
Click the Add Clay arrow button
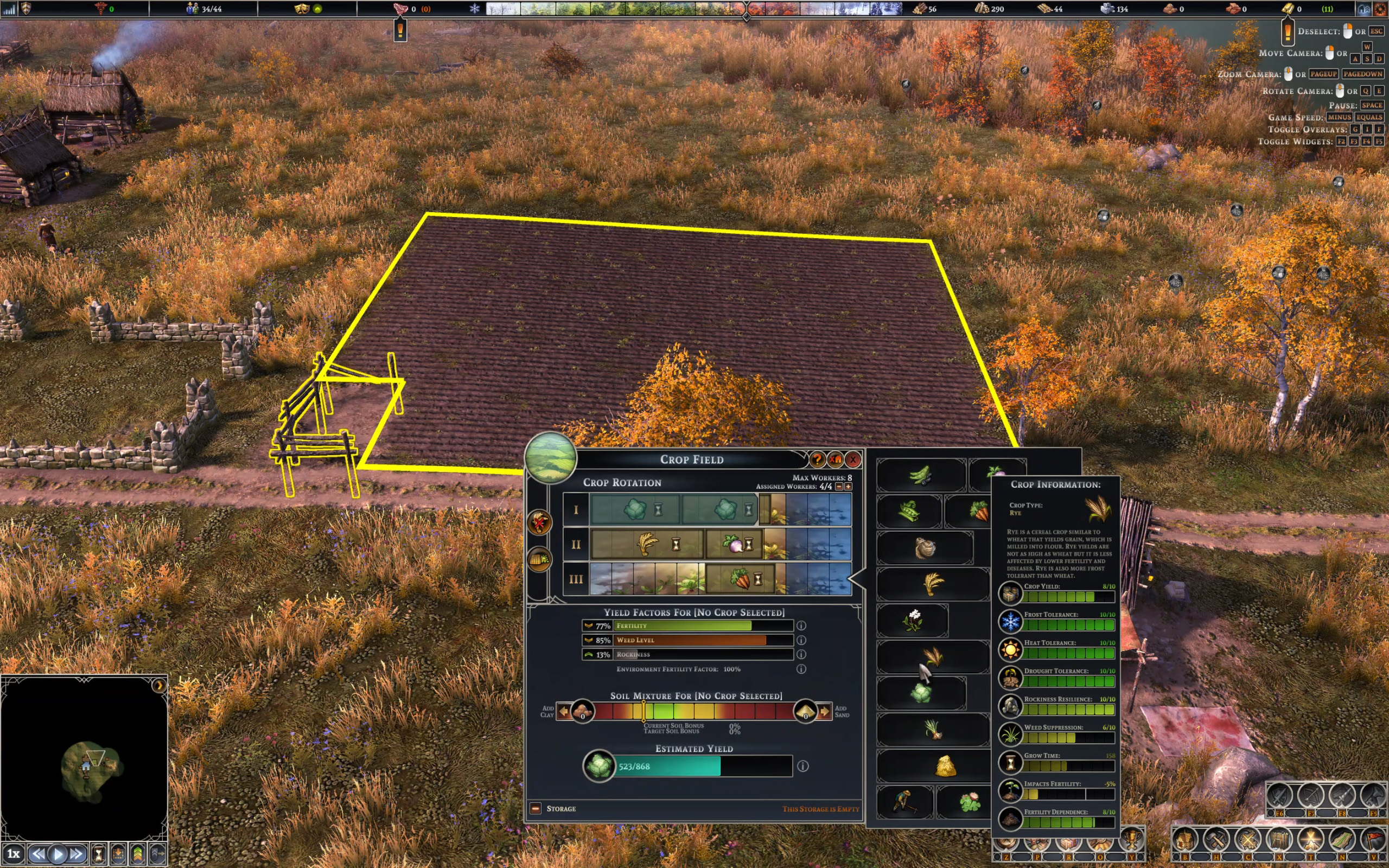(x=564, y=712)
